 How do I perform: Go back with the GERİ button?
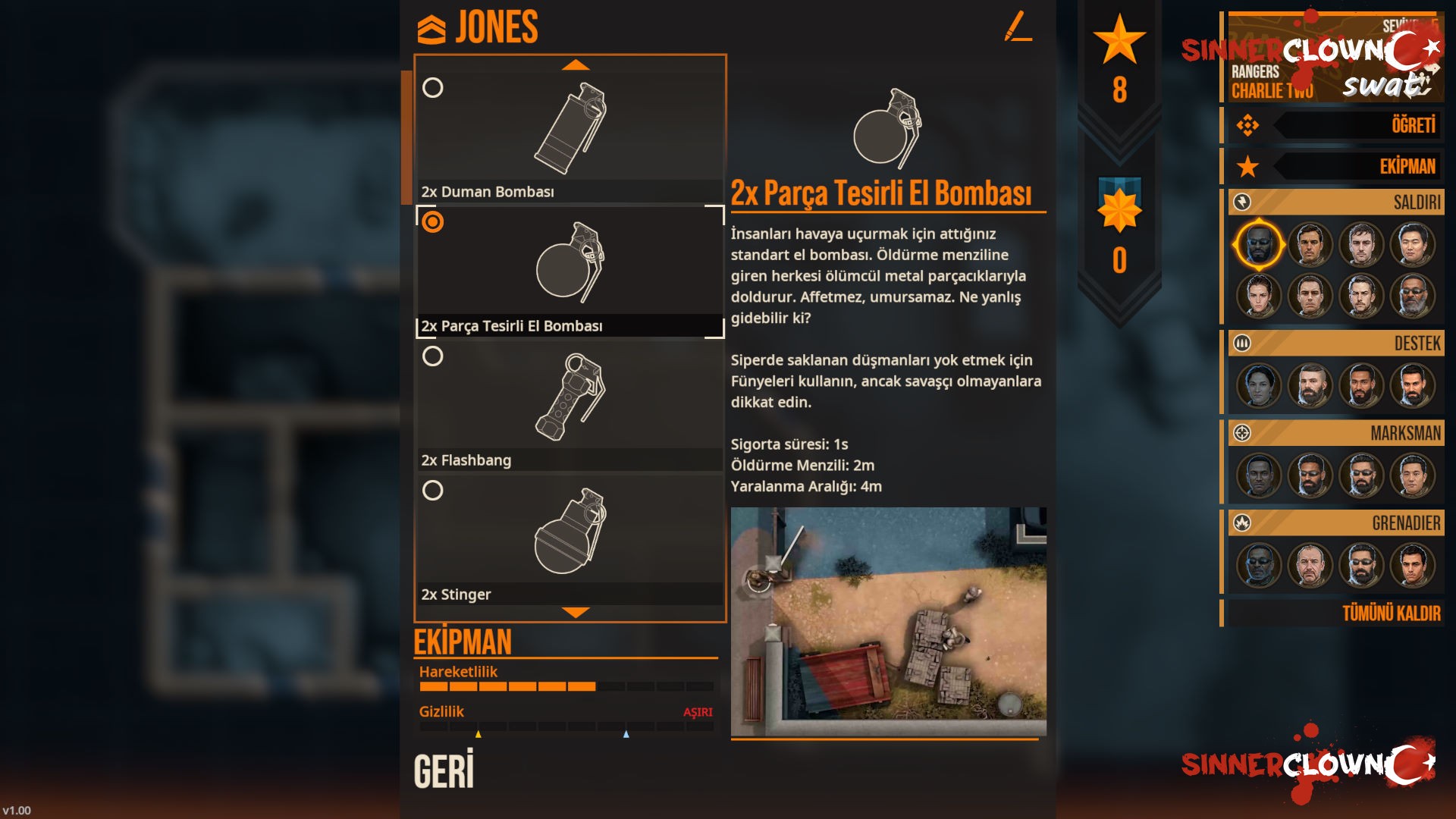pos(444,770)
